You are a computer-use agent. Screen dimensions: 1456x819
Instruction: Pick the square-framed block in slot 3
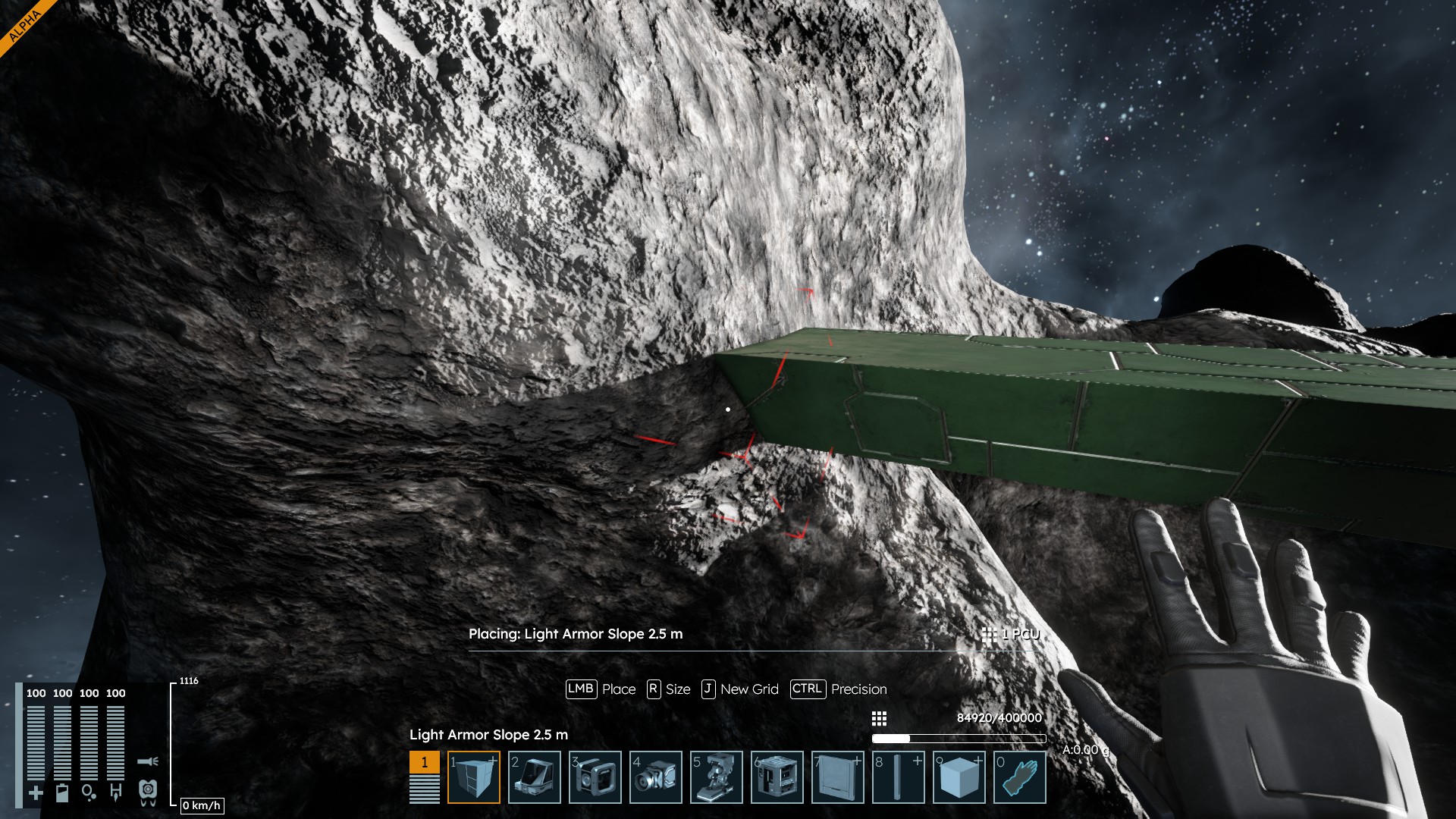[595, 777]
